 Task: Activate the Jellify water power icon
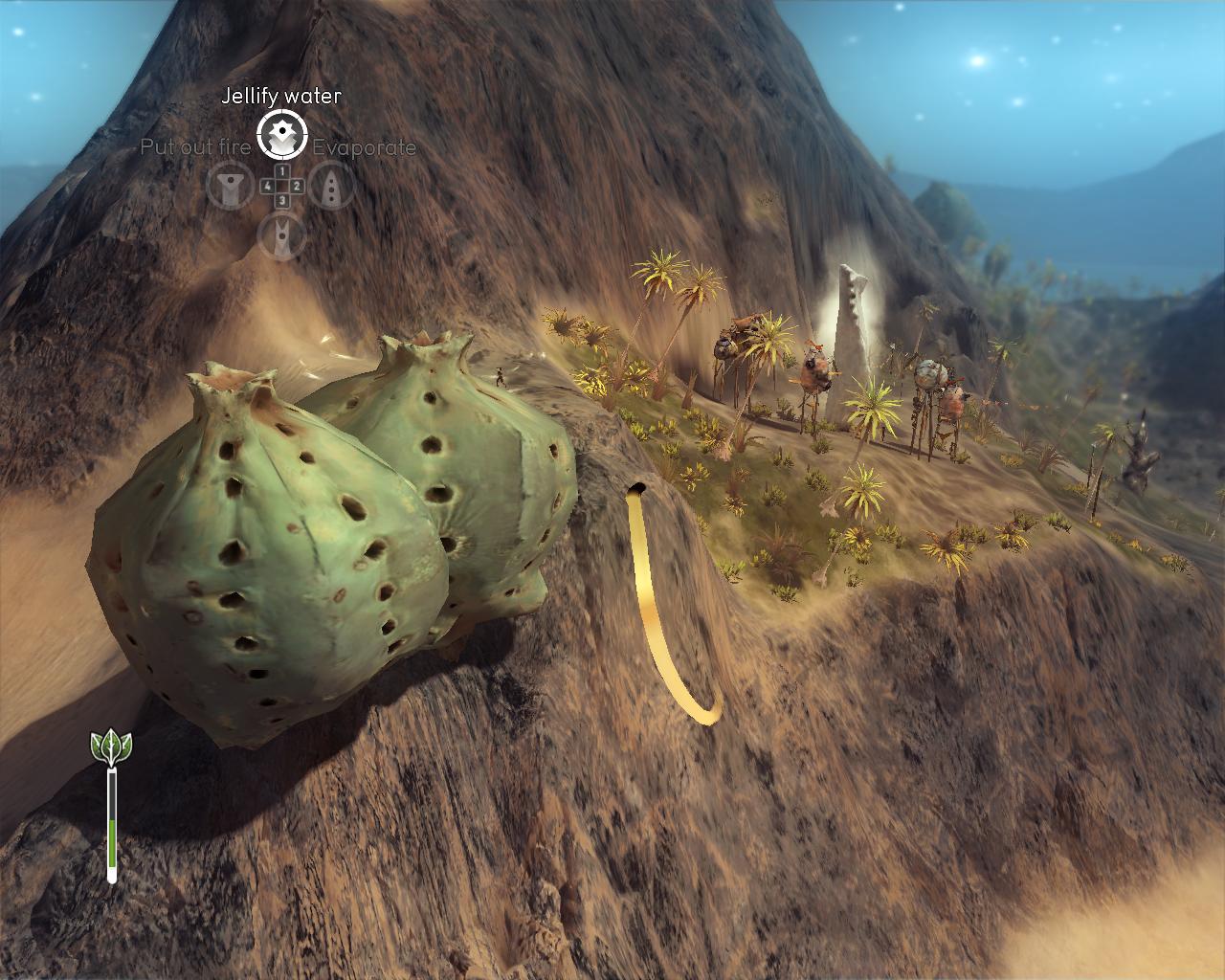[282, 135]
